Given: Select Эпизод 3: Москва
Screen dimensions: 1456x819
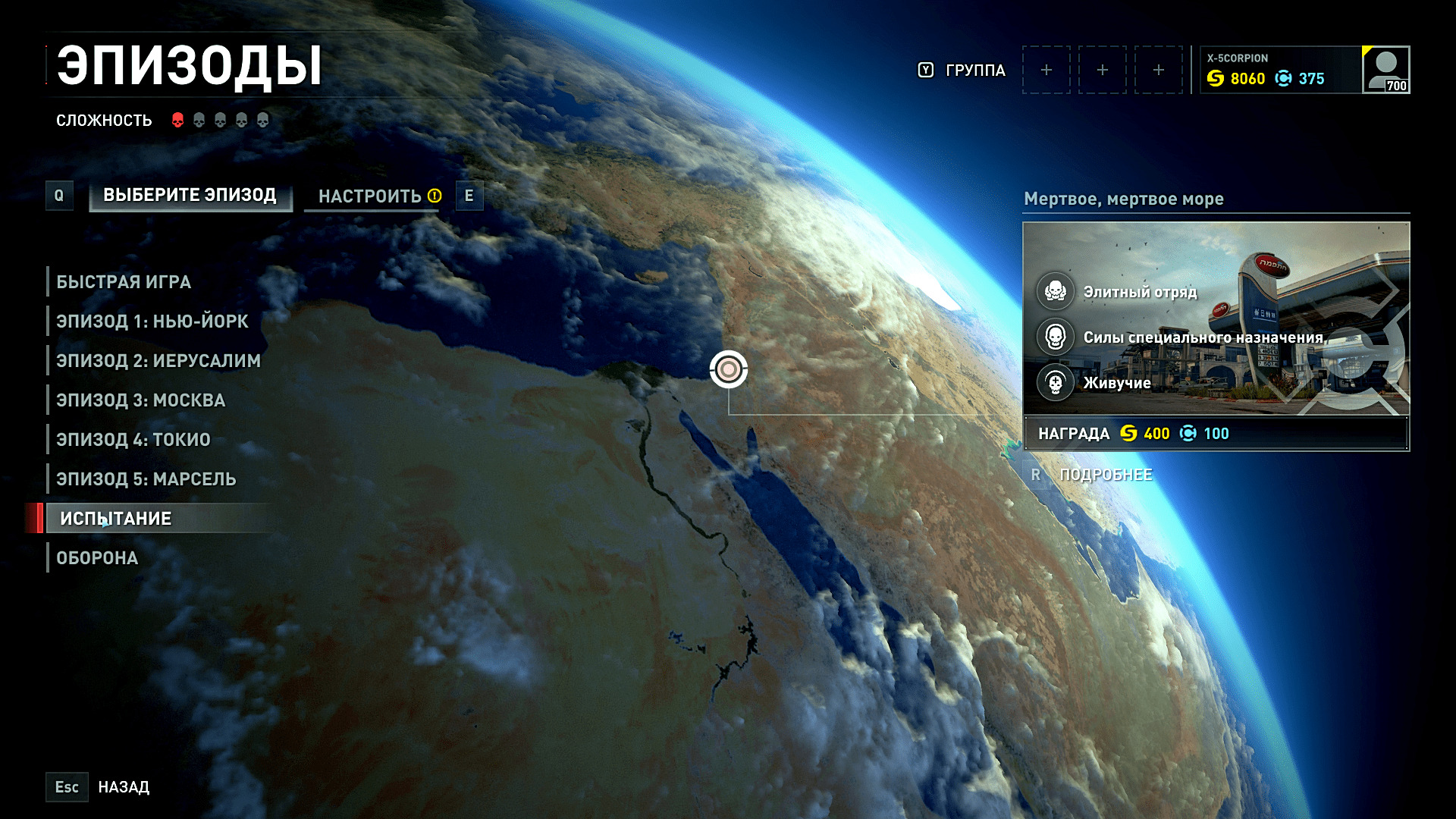Looking at the screenshot, I should pyautogui.click(x=140, y=400).
